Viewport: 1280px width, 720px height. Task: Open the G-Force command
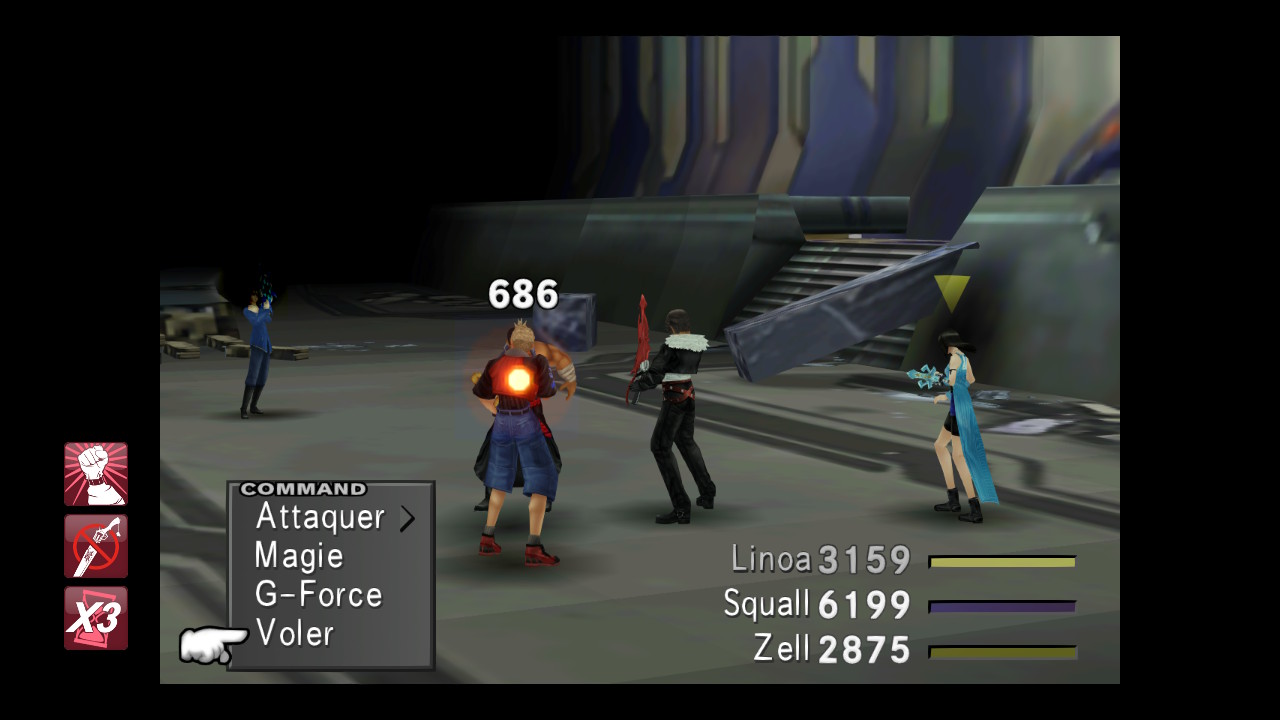pyautogui.click(x=318, y=595)
